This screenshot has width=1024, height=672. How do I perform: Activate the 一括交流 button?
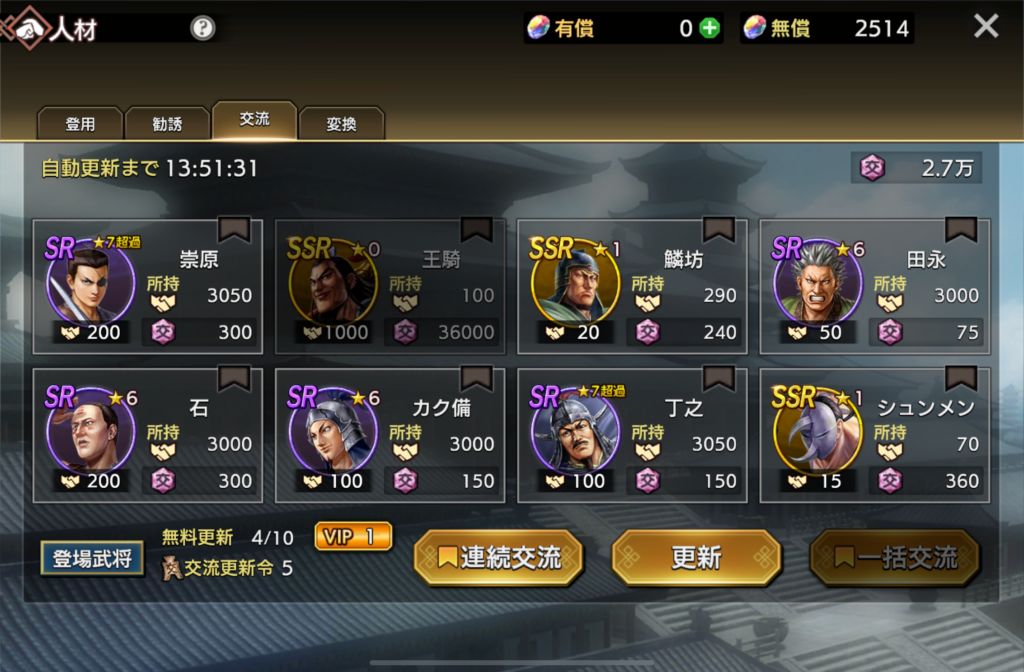(894, 557)
